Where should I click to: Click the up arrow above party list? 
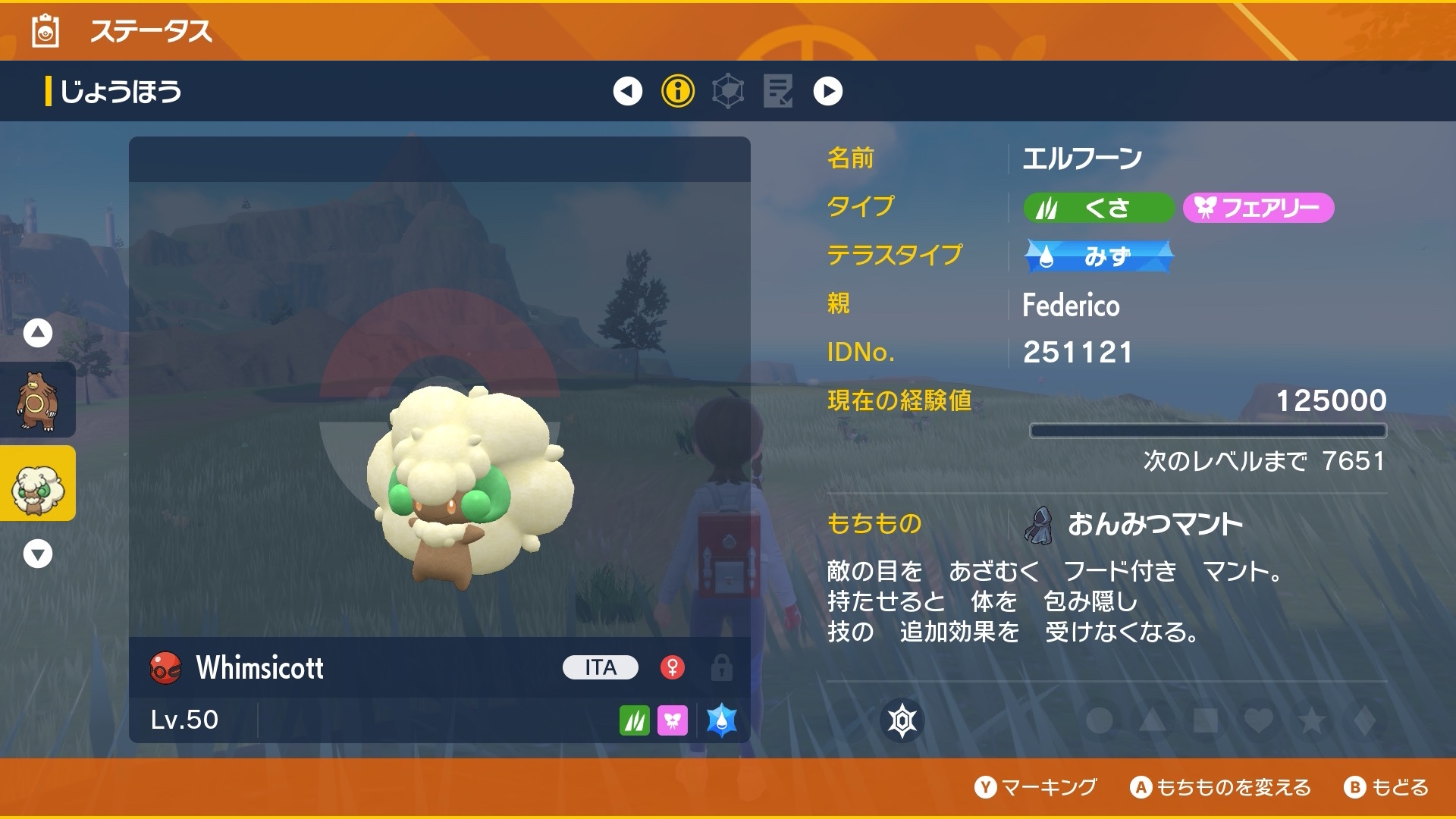tap(38, 333)
